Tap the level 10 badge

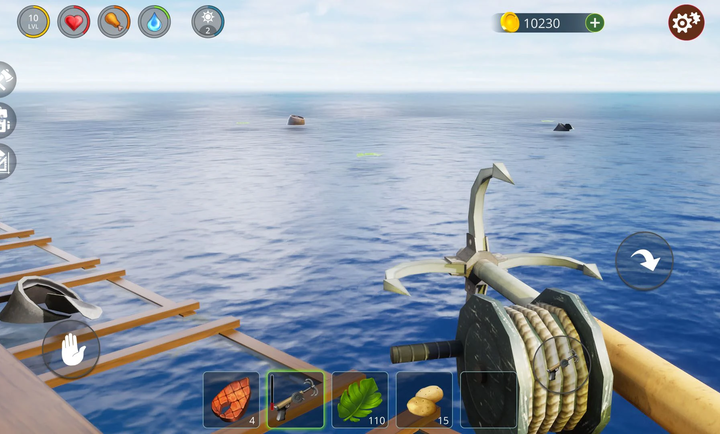point(33,21)
